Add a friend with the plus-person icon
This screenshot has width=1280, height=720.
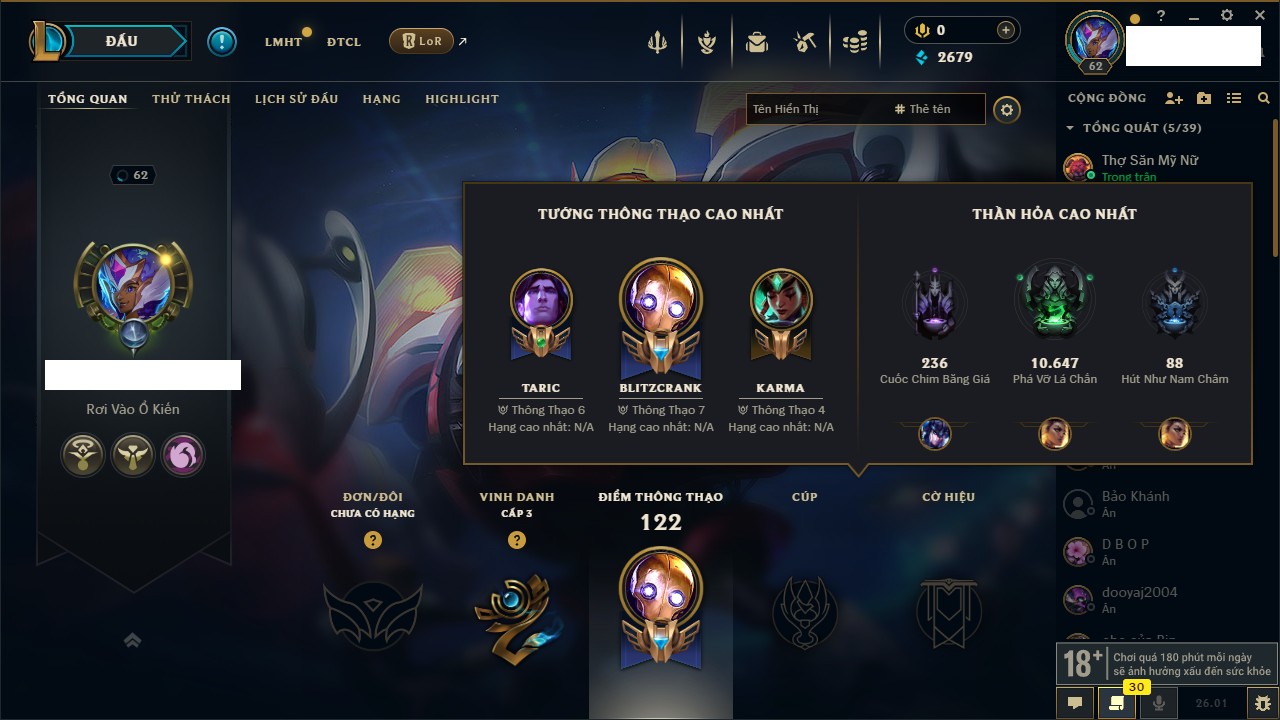(x=1174, y=98)
